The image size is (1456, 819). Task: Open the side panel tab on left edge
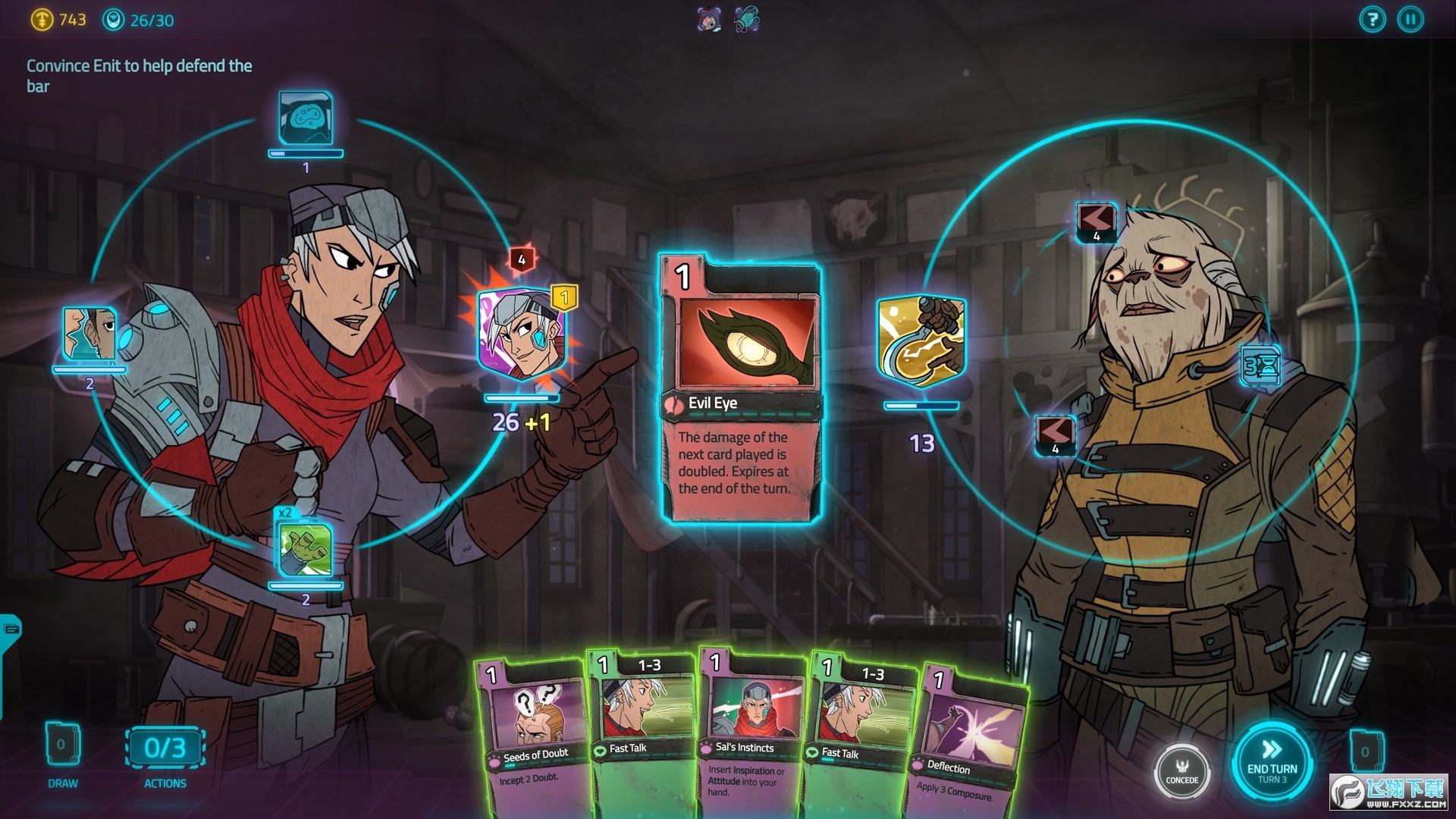[11, 629]
